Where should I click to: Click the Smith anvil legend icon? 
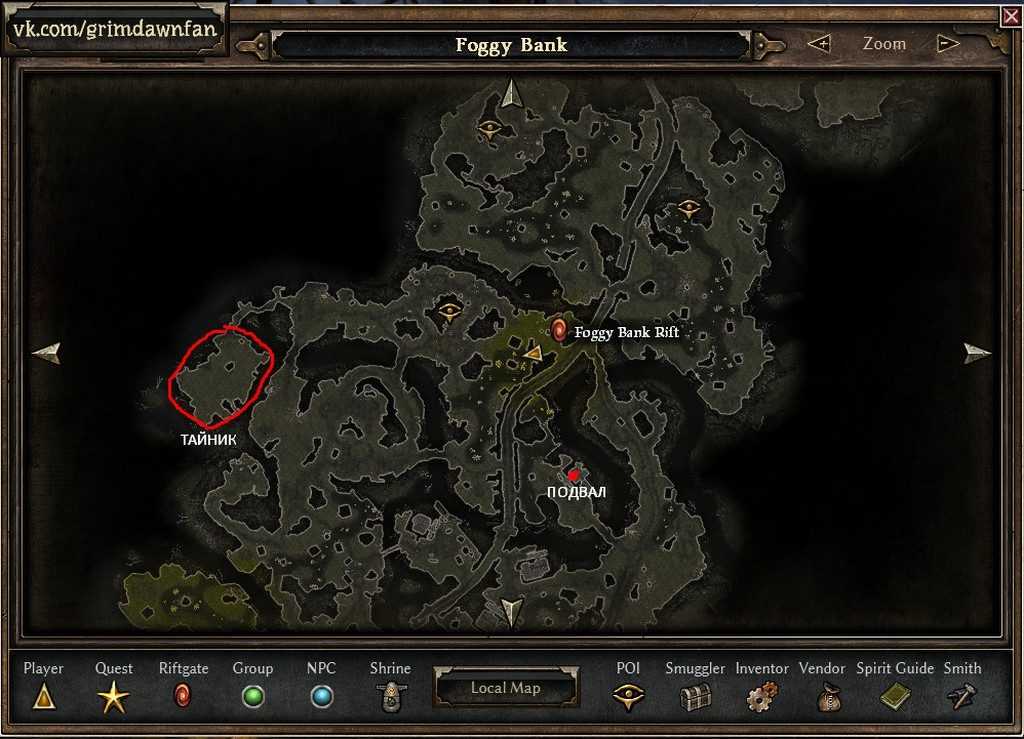click(962, 696)
